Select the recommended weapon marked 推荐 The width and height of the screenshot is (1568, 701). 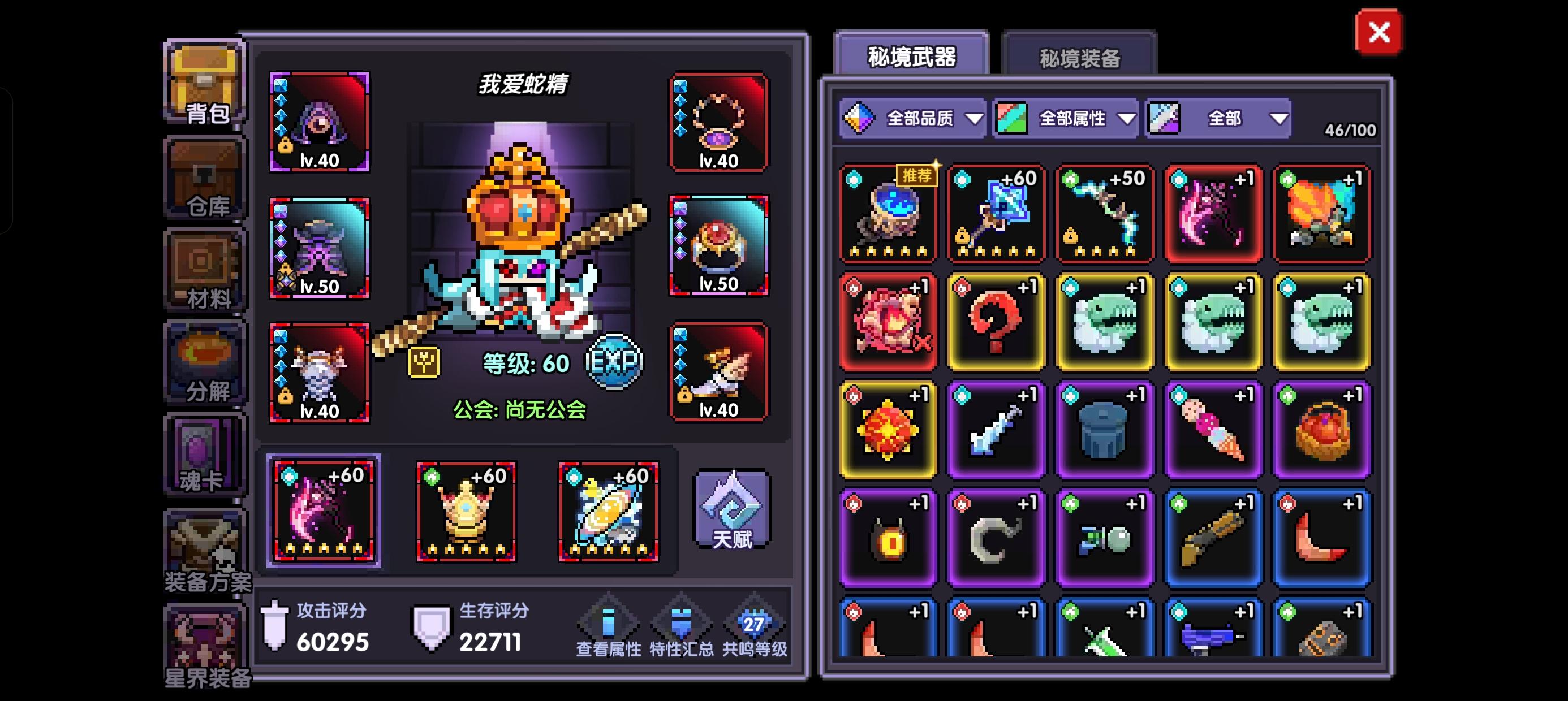[x=888, y=213]
